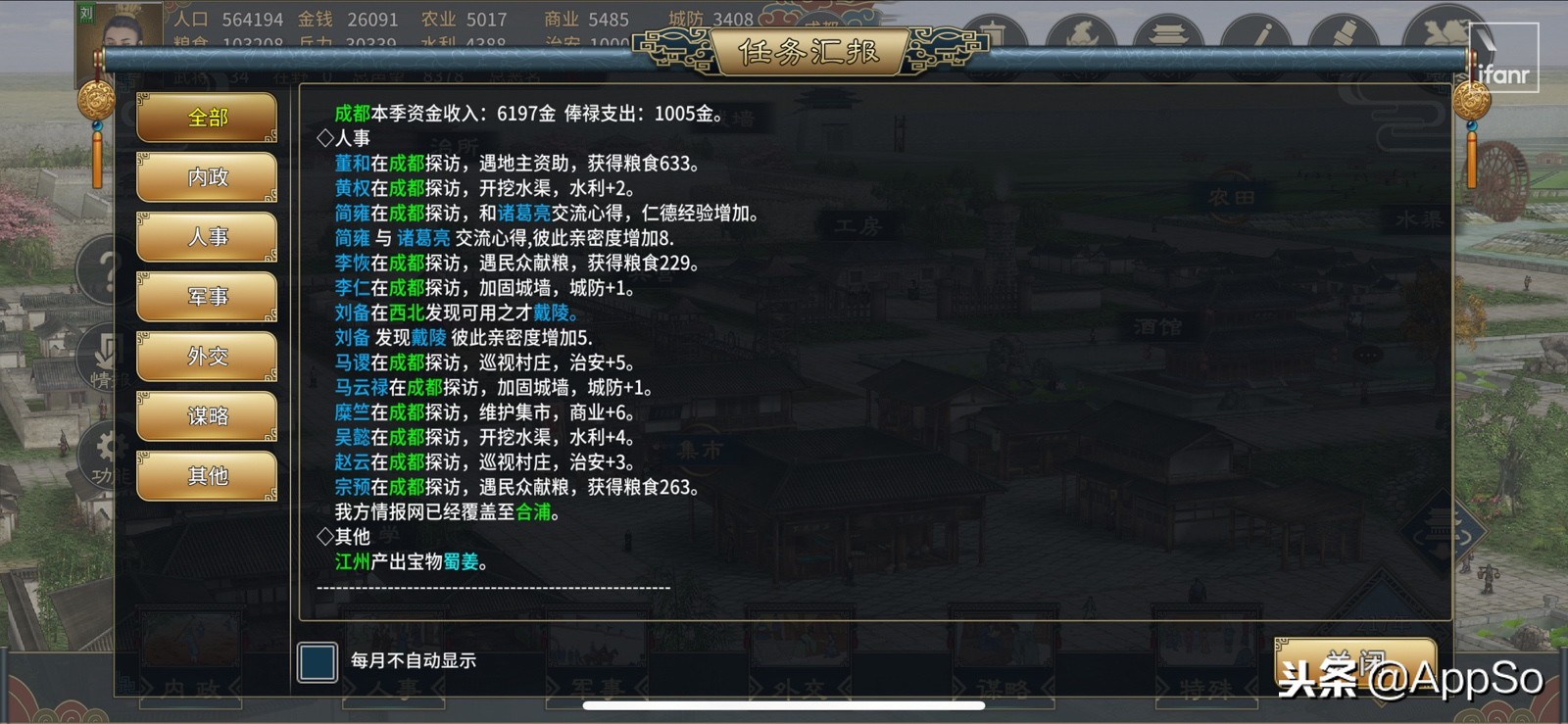Open the 外交 report category
The height and width of the screenshot is (724, 1568).
(206, 357)
